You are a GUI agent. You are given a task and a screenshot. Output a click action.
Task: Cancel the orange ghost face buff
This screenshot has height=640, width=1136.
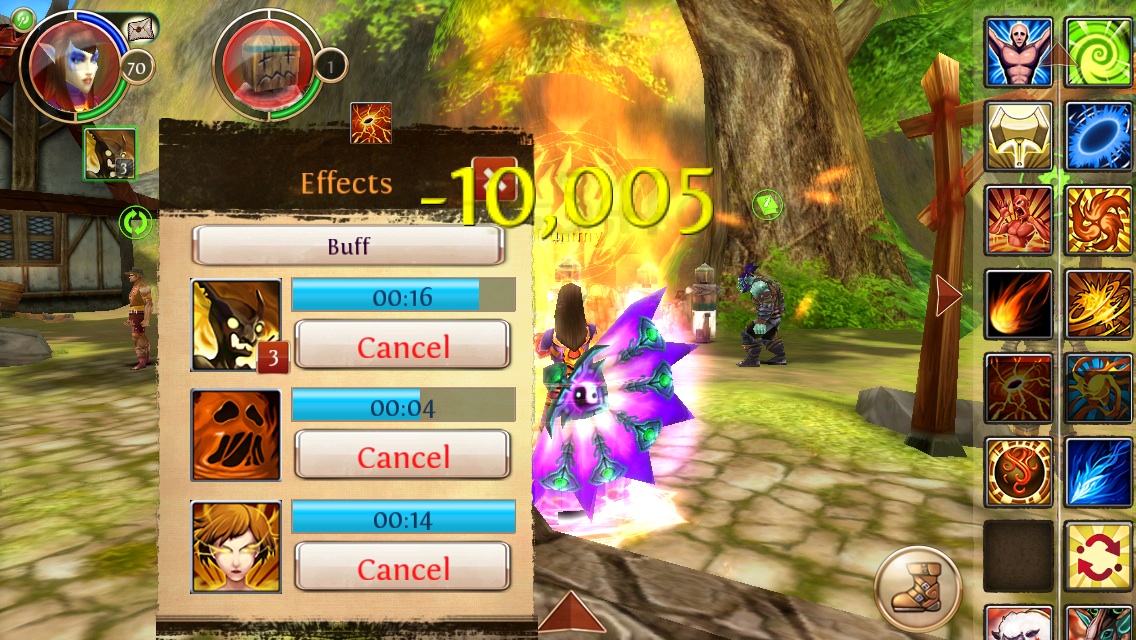(402, 457)
